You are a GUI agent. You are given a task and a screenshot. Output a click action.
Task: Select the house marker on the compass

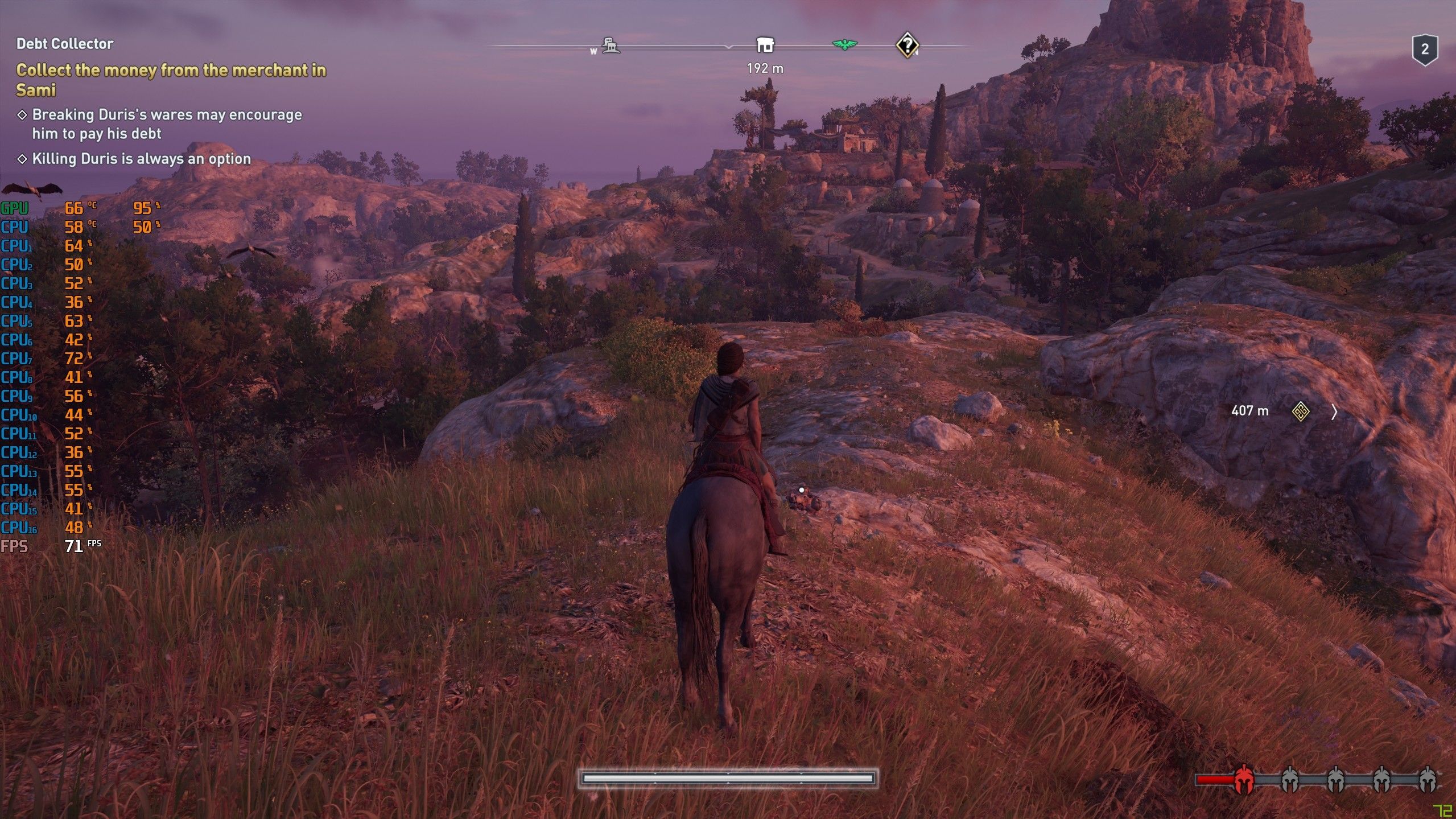[x=765, y=45]
